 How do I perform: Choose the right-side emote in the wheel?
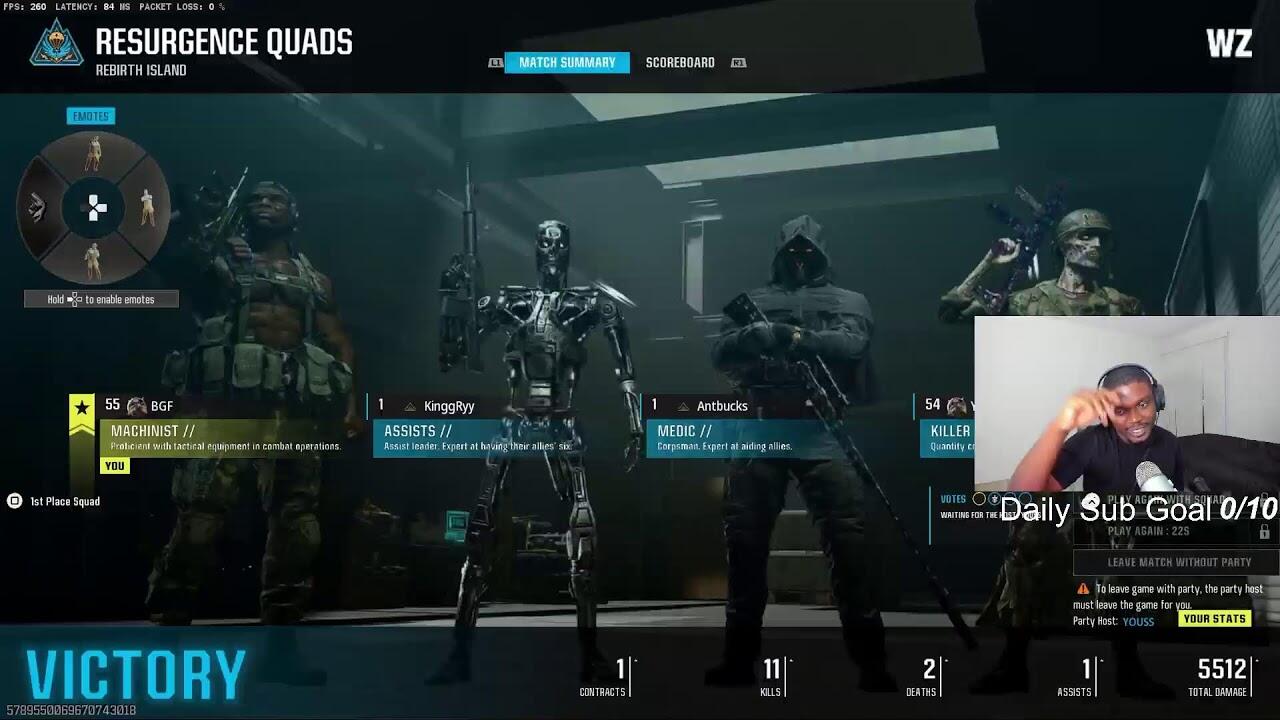[x=148, y=207]
